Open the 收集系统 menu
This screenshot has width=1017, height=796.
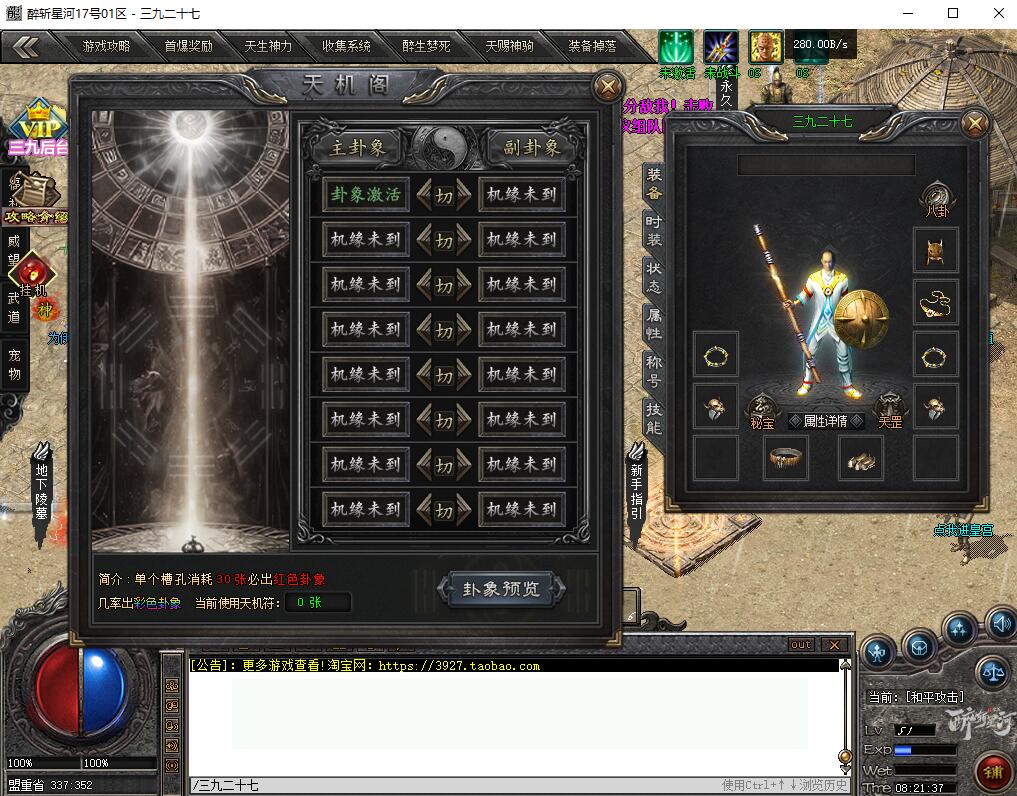pos(347,46)
